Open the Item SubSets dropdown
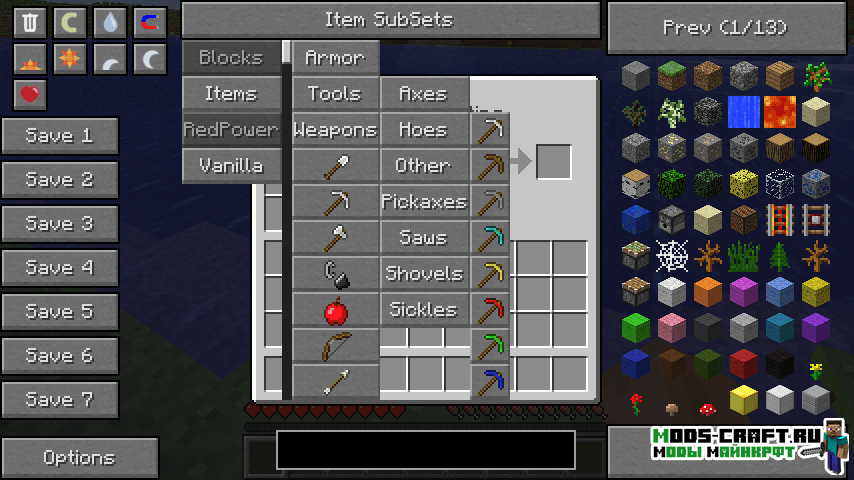854x480 pixels. [x=390, y=20]
